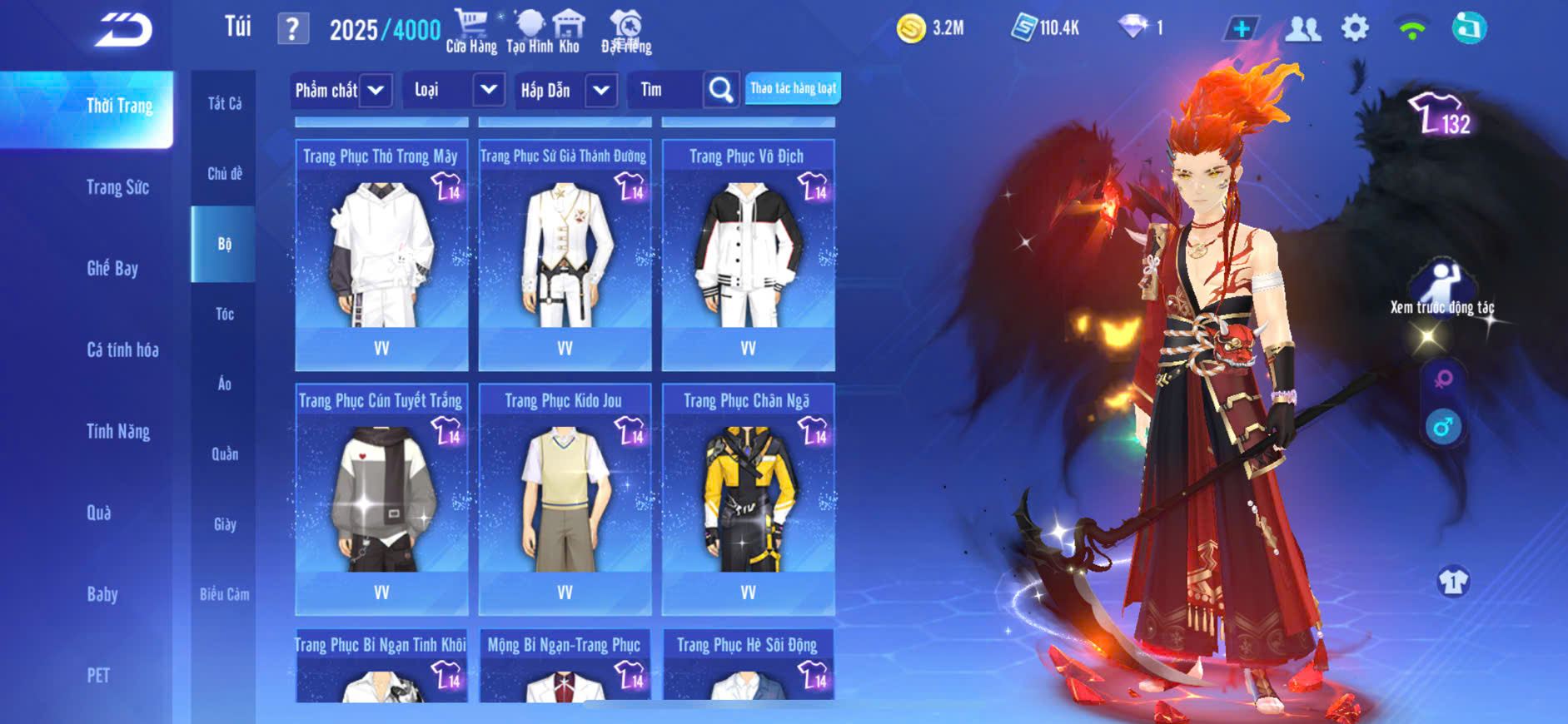Select Trang Phục Thỏ Trong Mây outfit

[x=381, y=255]
